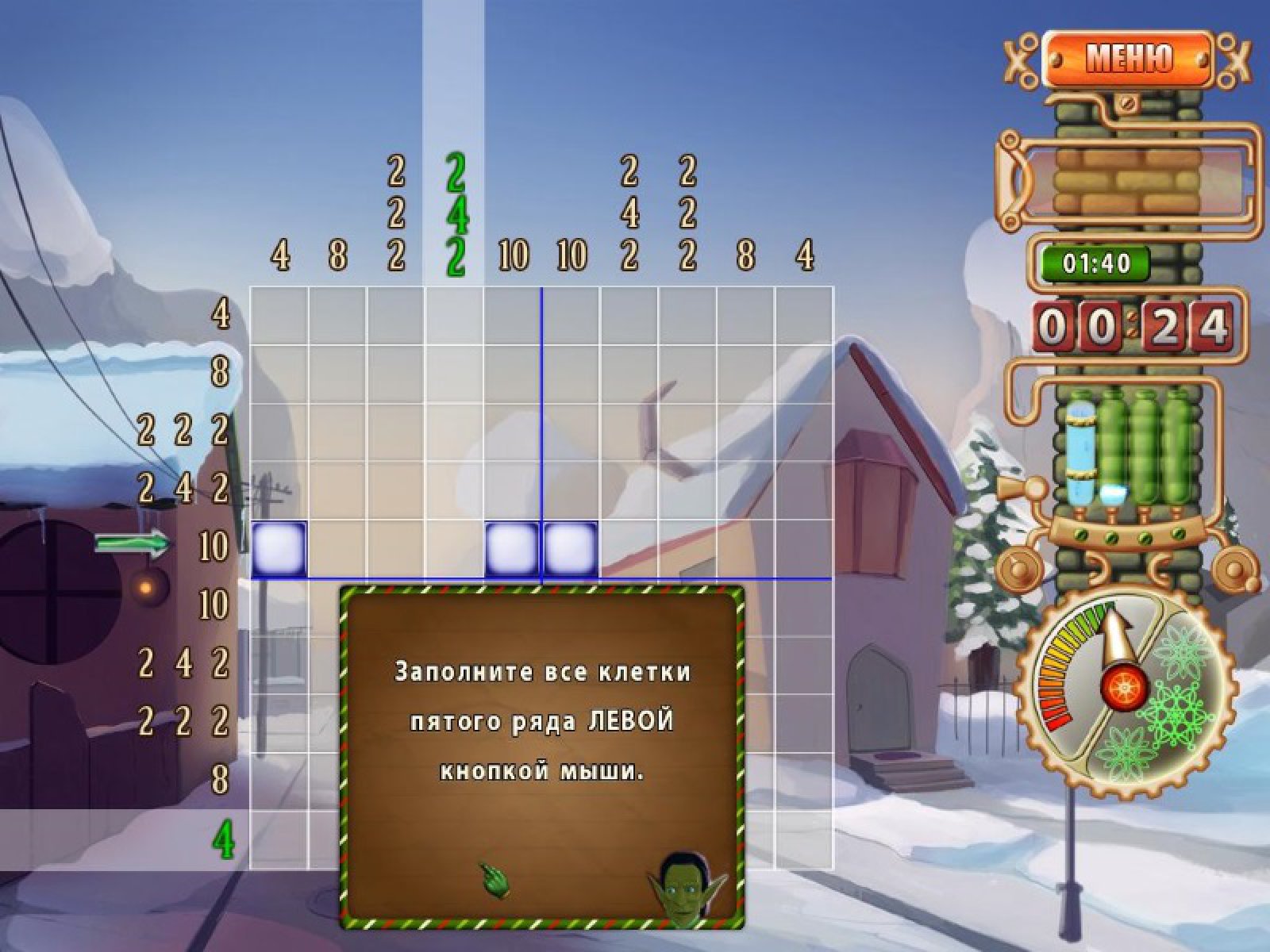Select the filled tile in the first column
Viewport: 1270px width, 952px height.
(279, 549)
